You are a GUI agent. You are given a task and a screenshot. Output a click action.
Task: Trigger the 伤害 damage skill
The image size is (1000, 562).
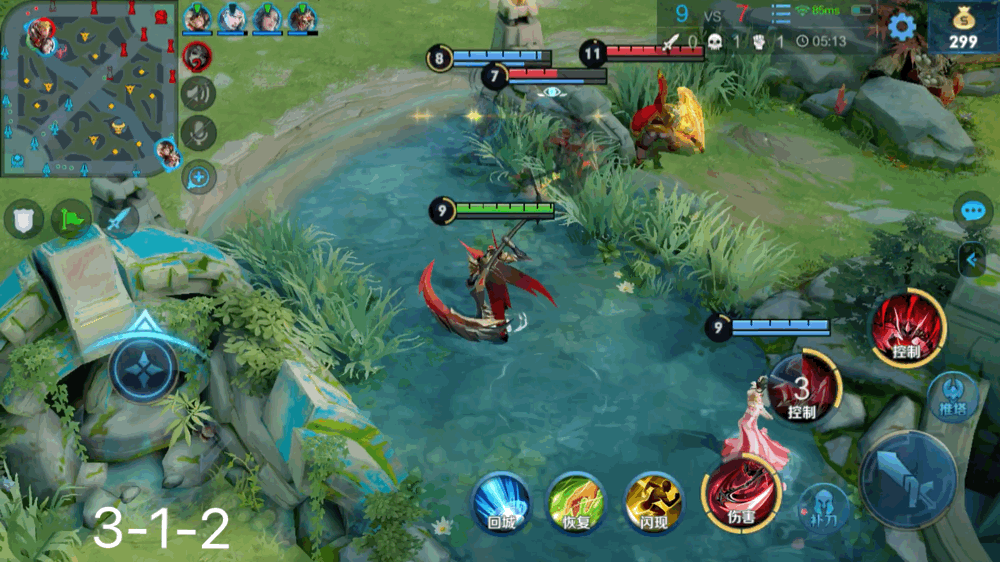click(x=741, y=493)
